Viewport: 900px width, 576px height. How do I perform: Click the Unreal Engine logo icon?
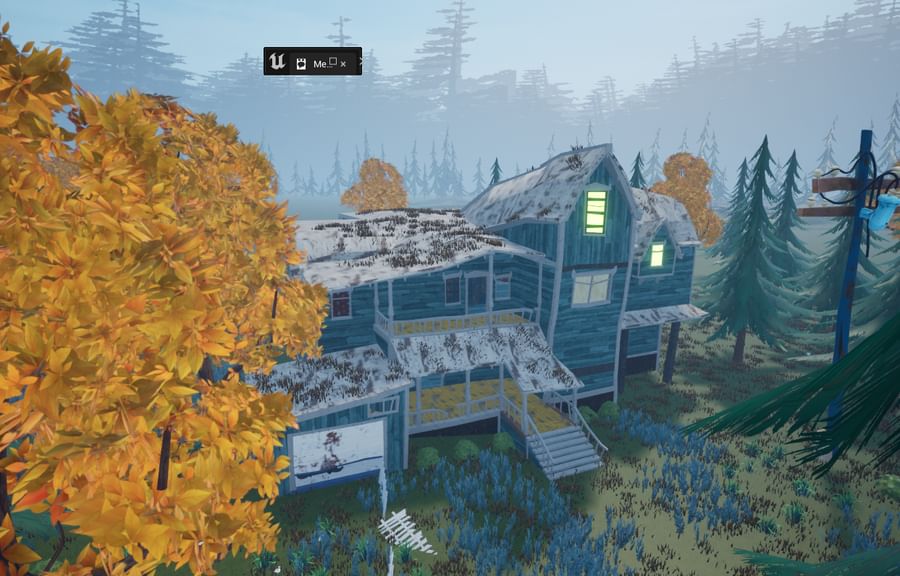(x=278, y=62)
